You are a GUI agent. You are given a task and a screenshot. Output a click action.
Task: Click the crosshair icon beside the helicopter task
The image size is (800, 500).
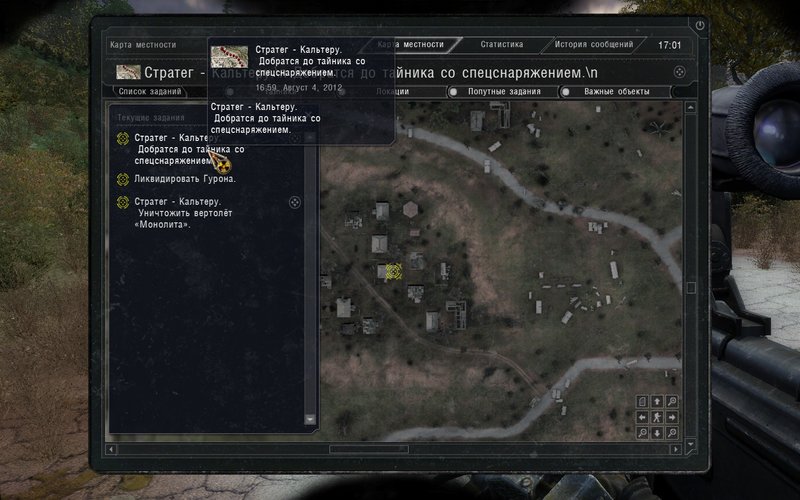pyautogui.click(x=294, y=202)
